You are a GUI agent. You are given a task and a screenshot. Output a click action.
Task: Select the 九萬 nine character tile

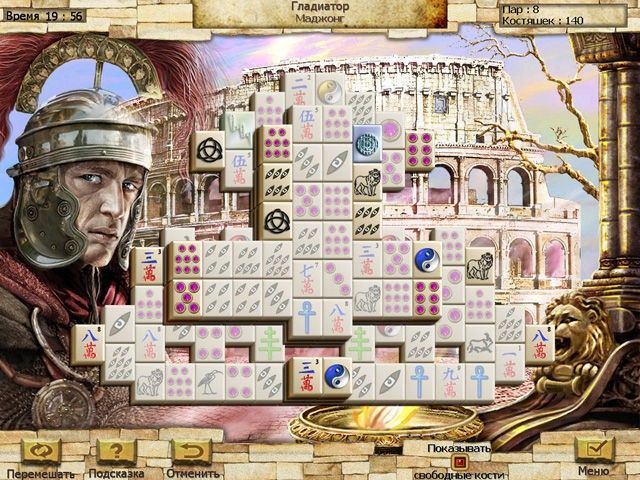click(452, 380)
